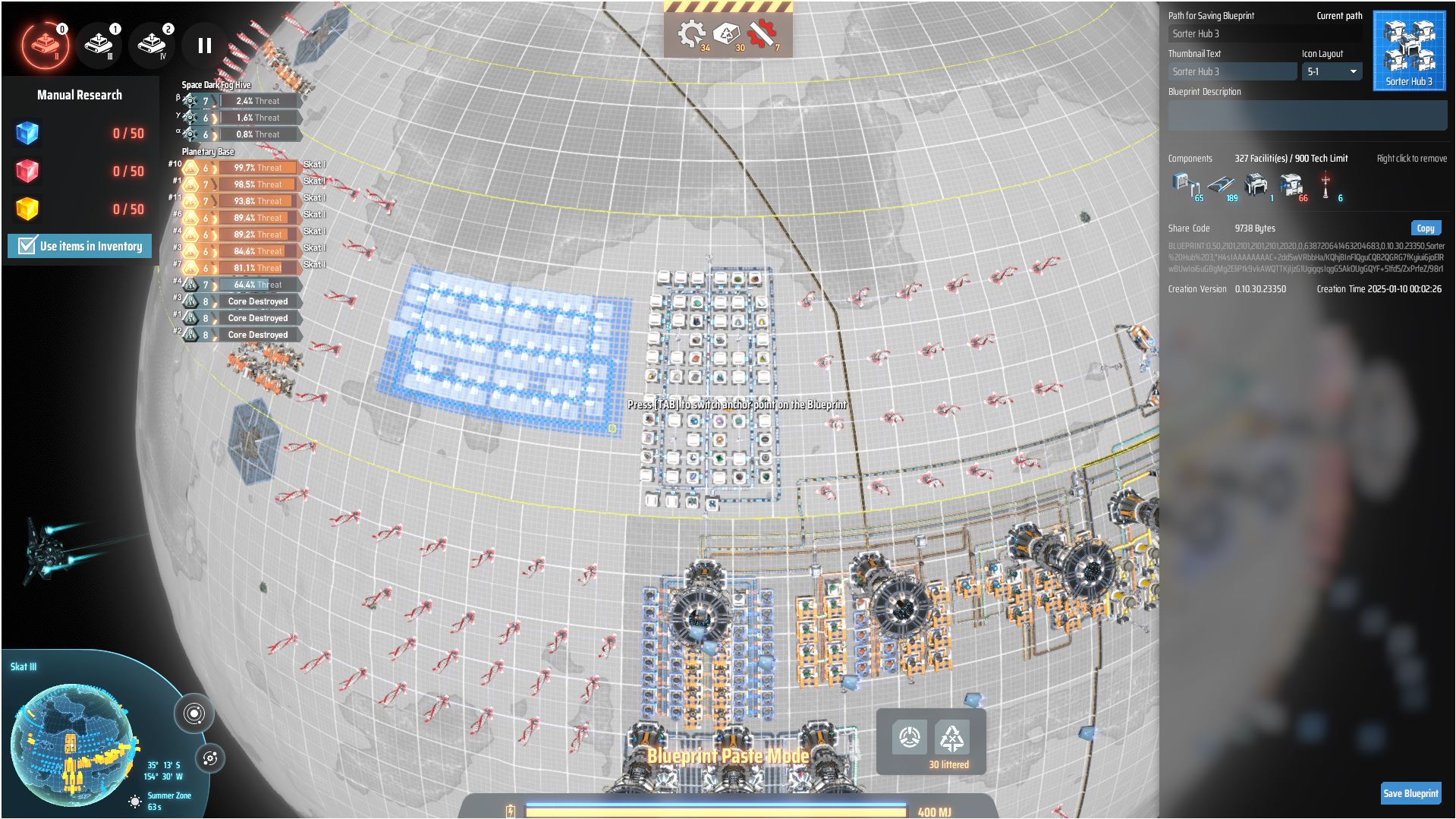Click the reclaim box warning icon showing 30
The height and width of the screenshot is (819, 1456).
(x=725, y=33)
